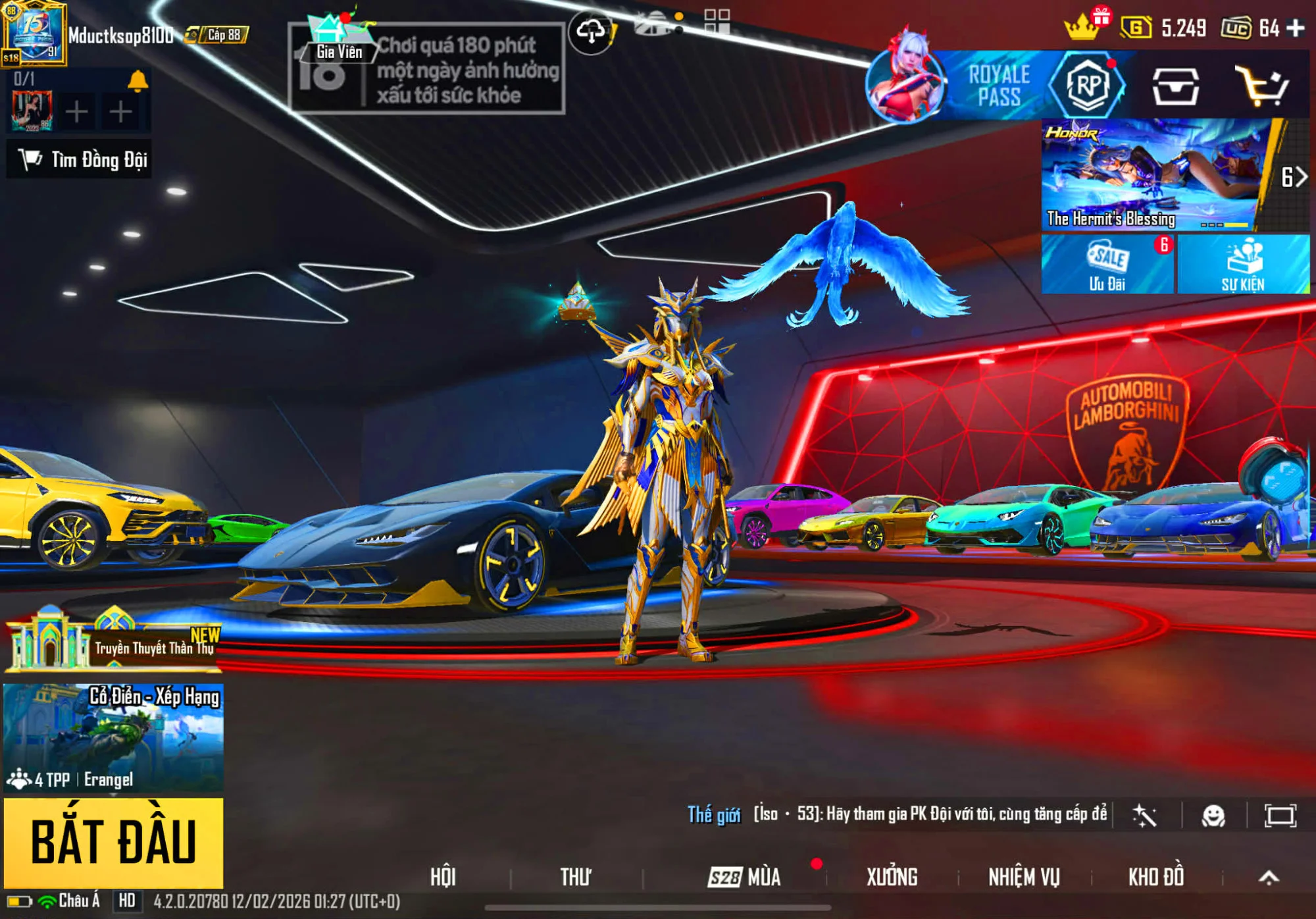Screen dimensions: 1316x919
Task: Open the Mductksop8100 player profile avatar
Action: pyautogui.click(x=34, y=34)
